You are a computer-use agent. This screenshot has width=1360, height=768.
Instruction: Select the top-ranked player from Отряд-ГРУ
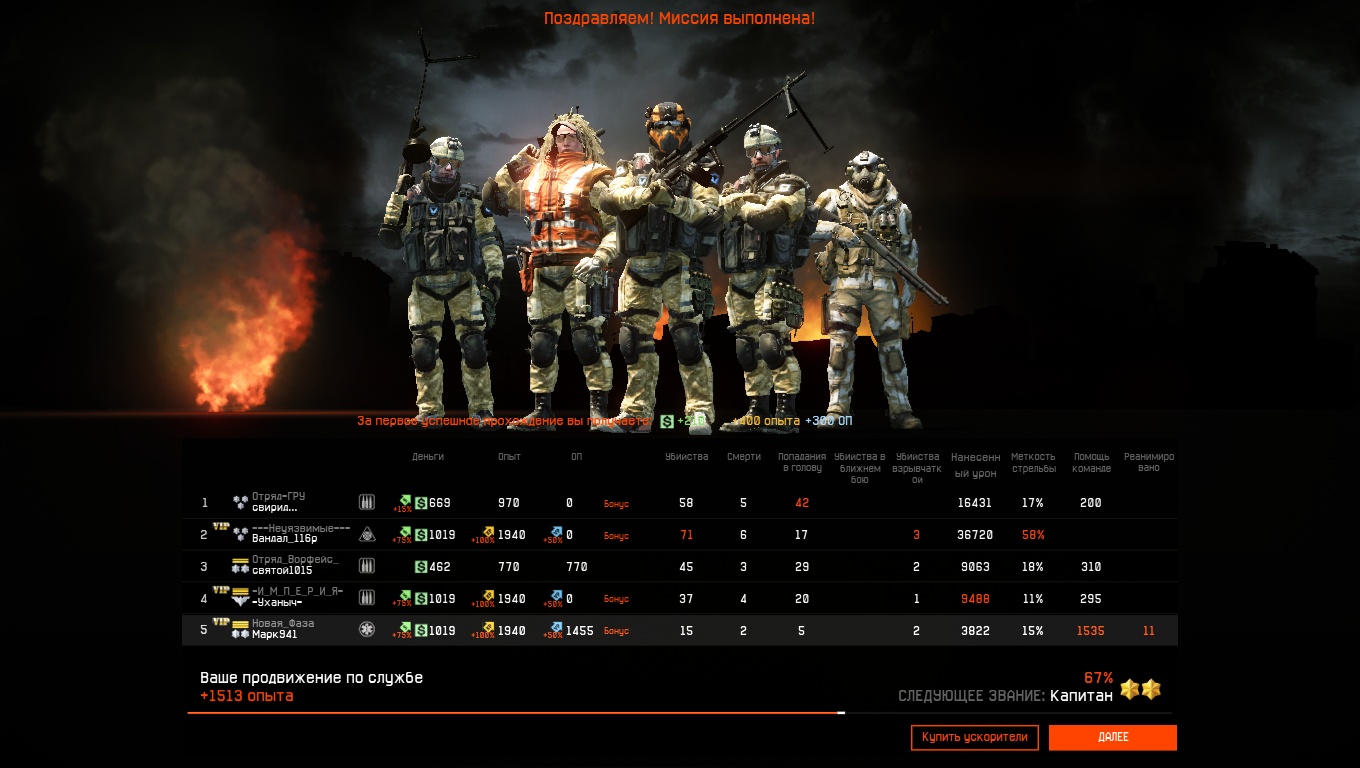tap(275, 507)
